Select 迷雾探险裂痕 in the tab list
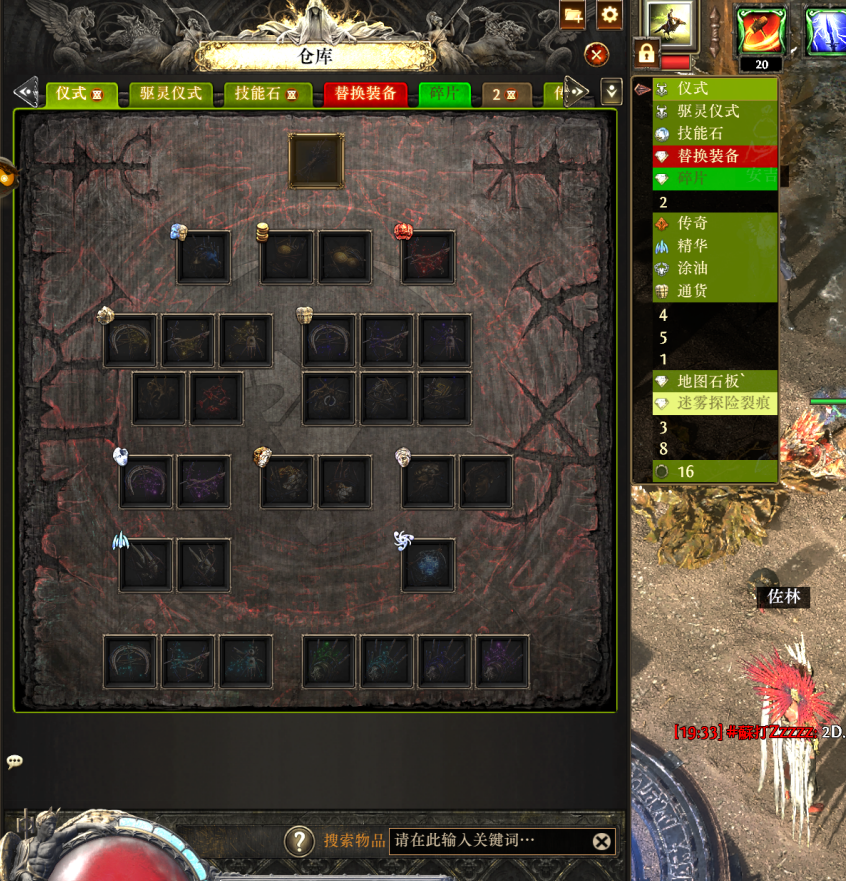This screenshot has height=881, width=846. (720, 403)
